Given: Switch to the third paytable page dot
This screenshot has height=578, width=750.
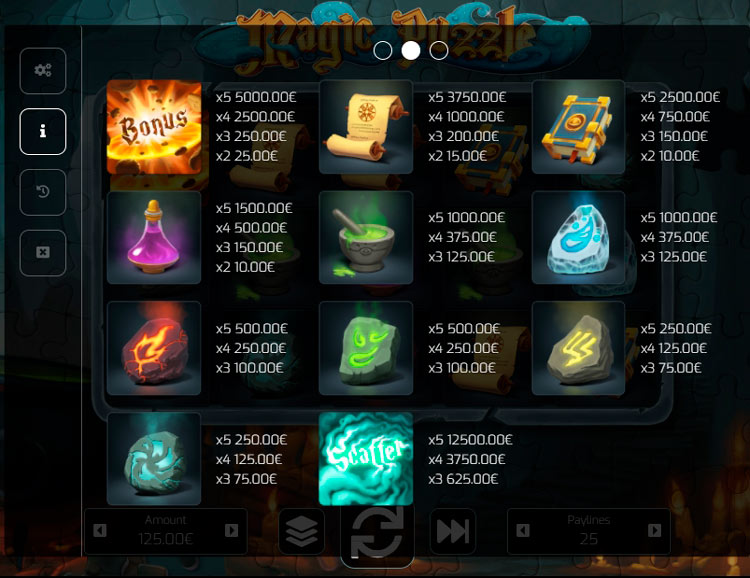Looking at the screenshot, I should [438, 50].
